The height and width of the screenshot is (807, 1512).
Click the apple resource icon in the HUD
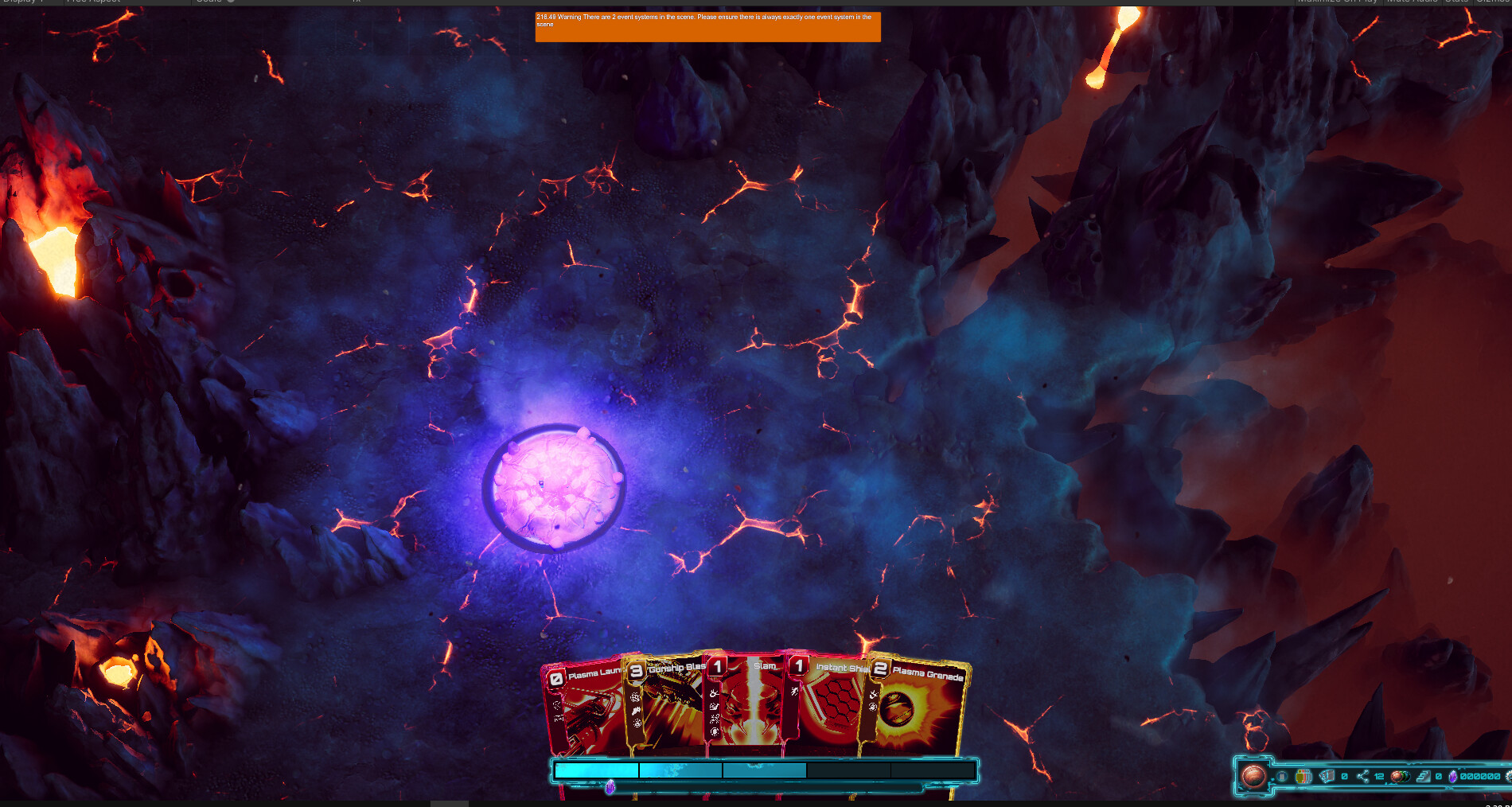(1401, 778)
